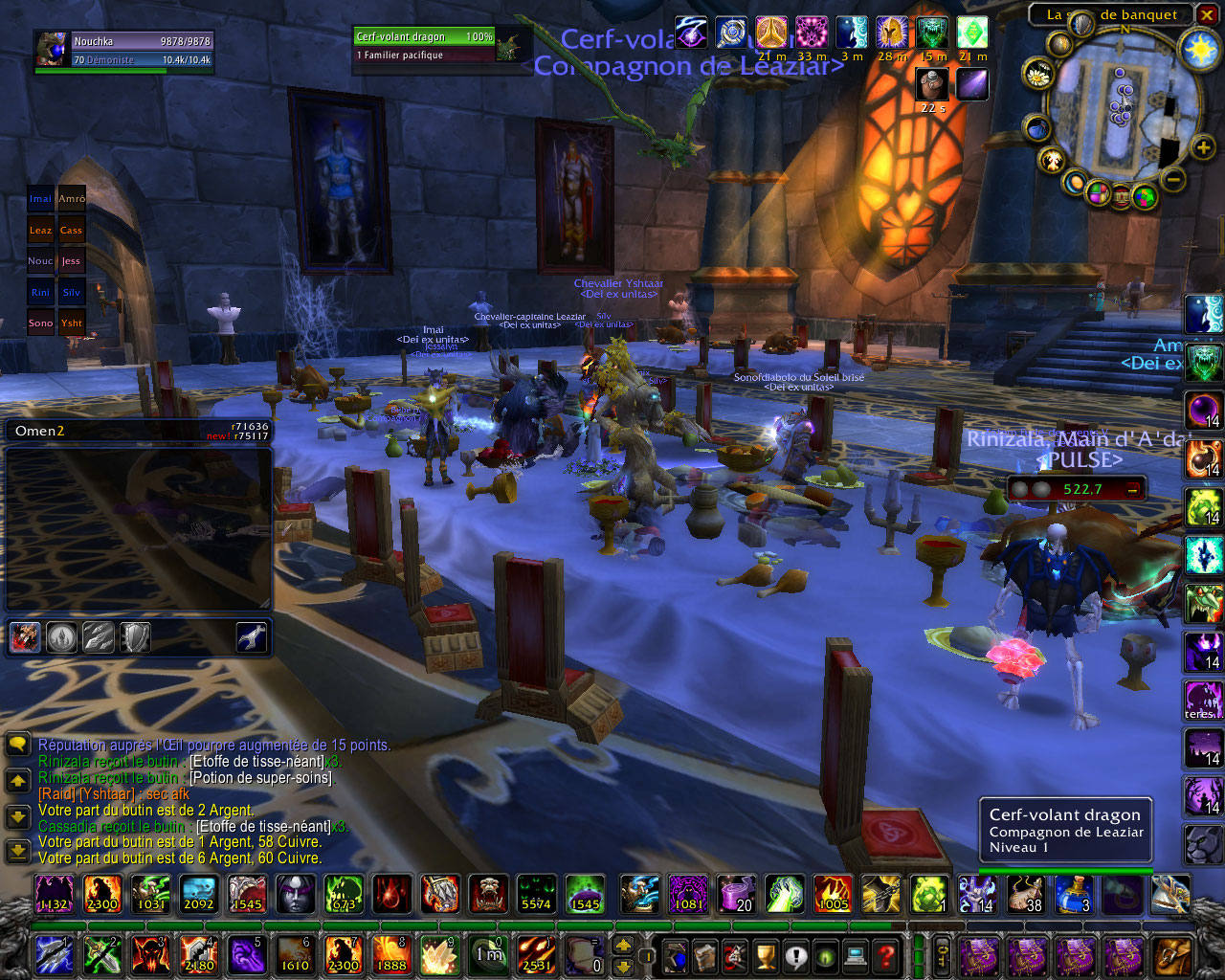This screenshot has height=980, width=1225.
Task: Open the Omen wrench configuration button
Action: 252,637
